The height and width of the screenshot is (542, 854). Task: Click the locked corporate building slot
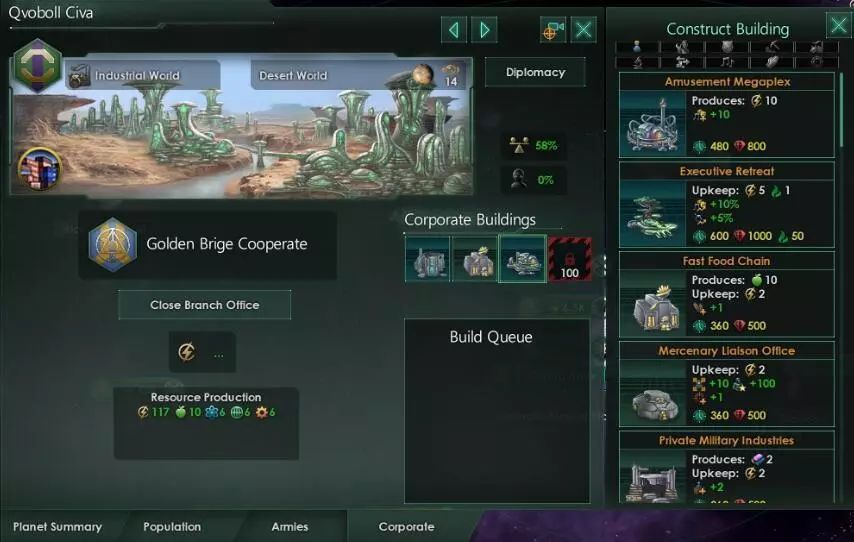pos(569,258)
